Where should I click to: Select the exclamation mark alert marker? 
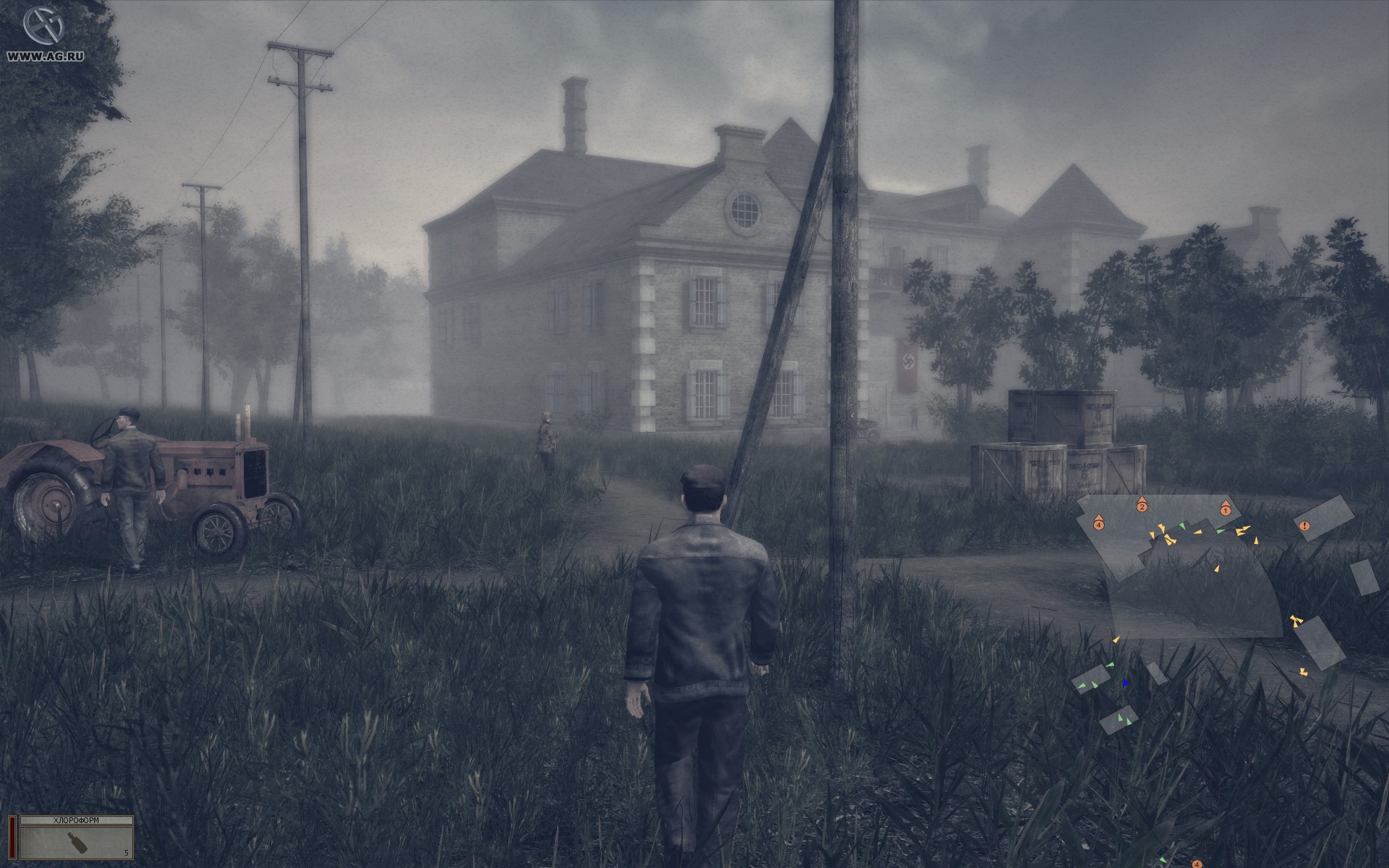[x=1304, y=525]
